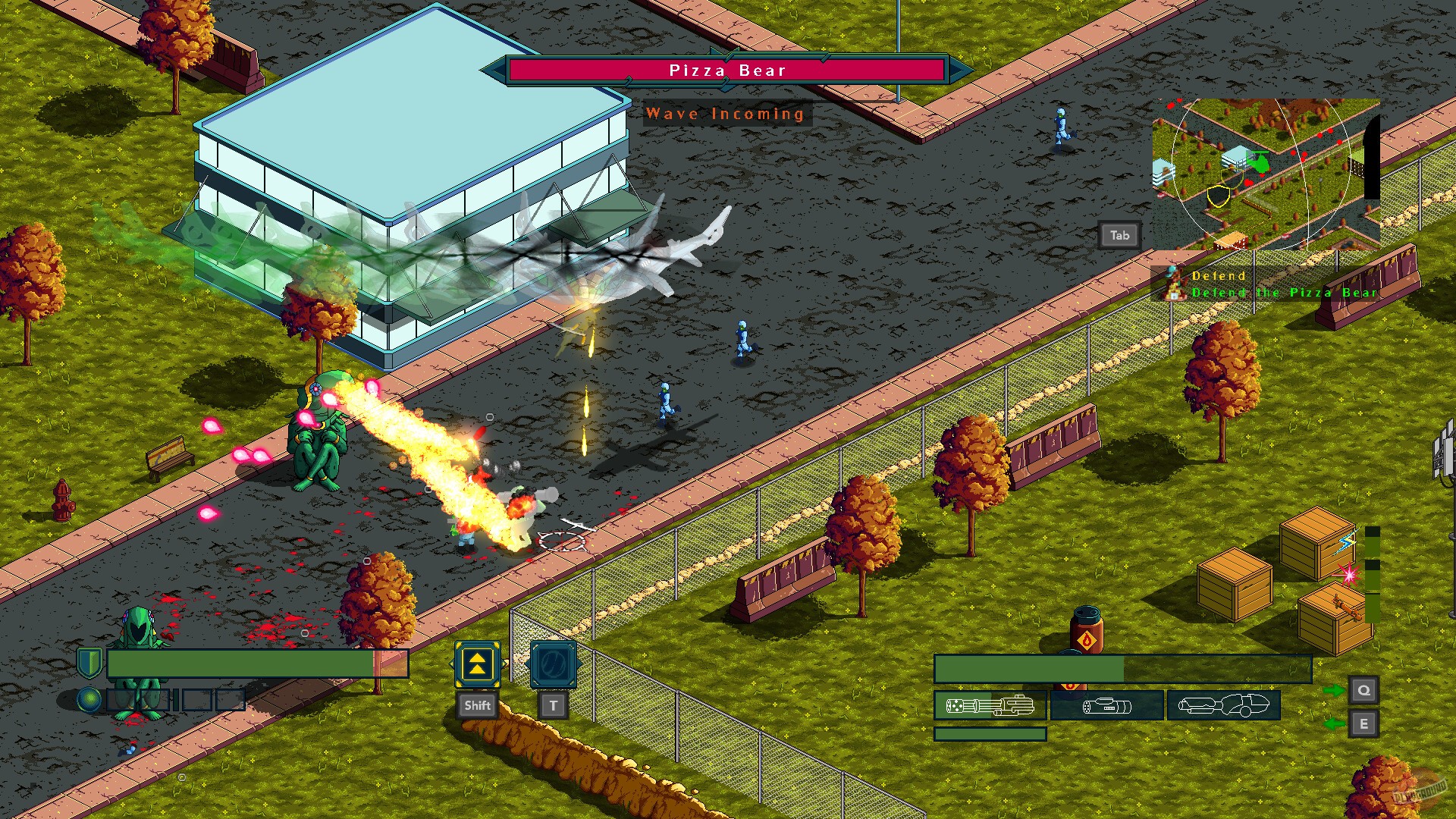
Task: Click the shield icon beside the health bar
Action: [88, 661]
